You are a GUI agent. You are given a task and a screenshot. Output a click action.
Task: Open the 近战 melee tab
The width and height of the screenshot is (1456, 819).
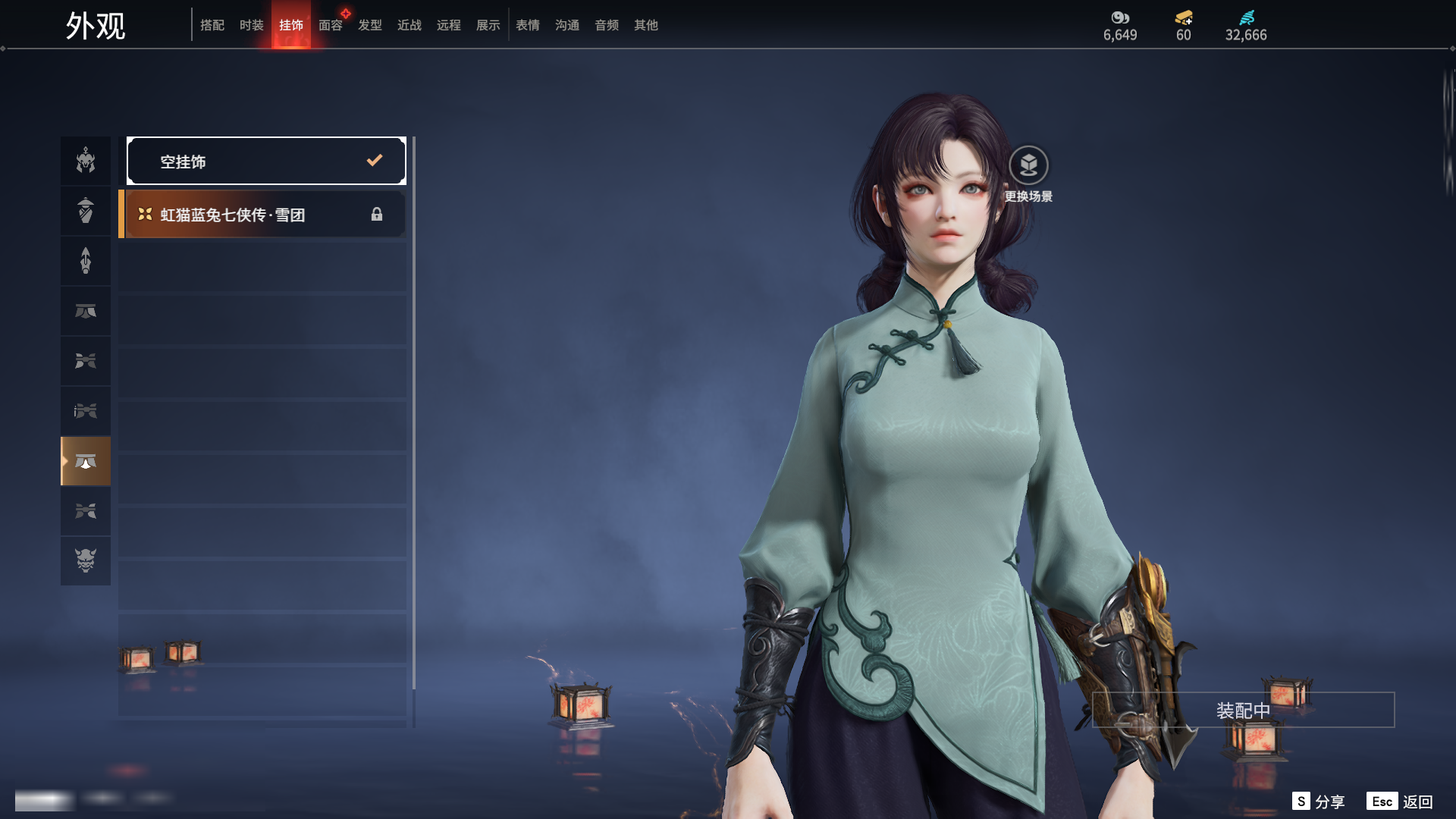click(x=409, y=25)
